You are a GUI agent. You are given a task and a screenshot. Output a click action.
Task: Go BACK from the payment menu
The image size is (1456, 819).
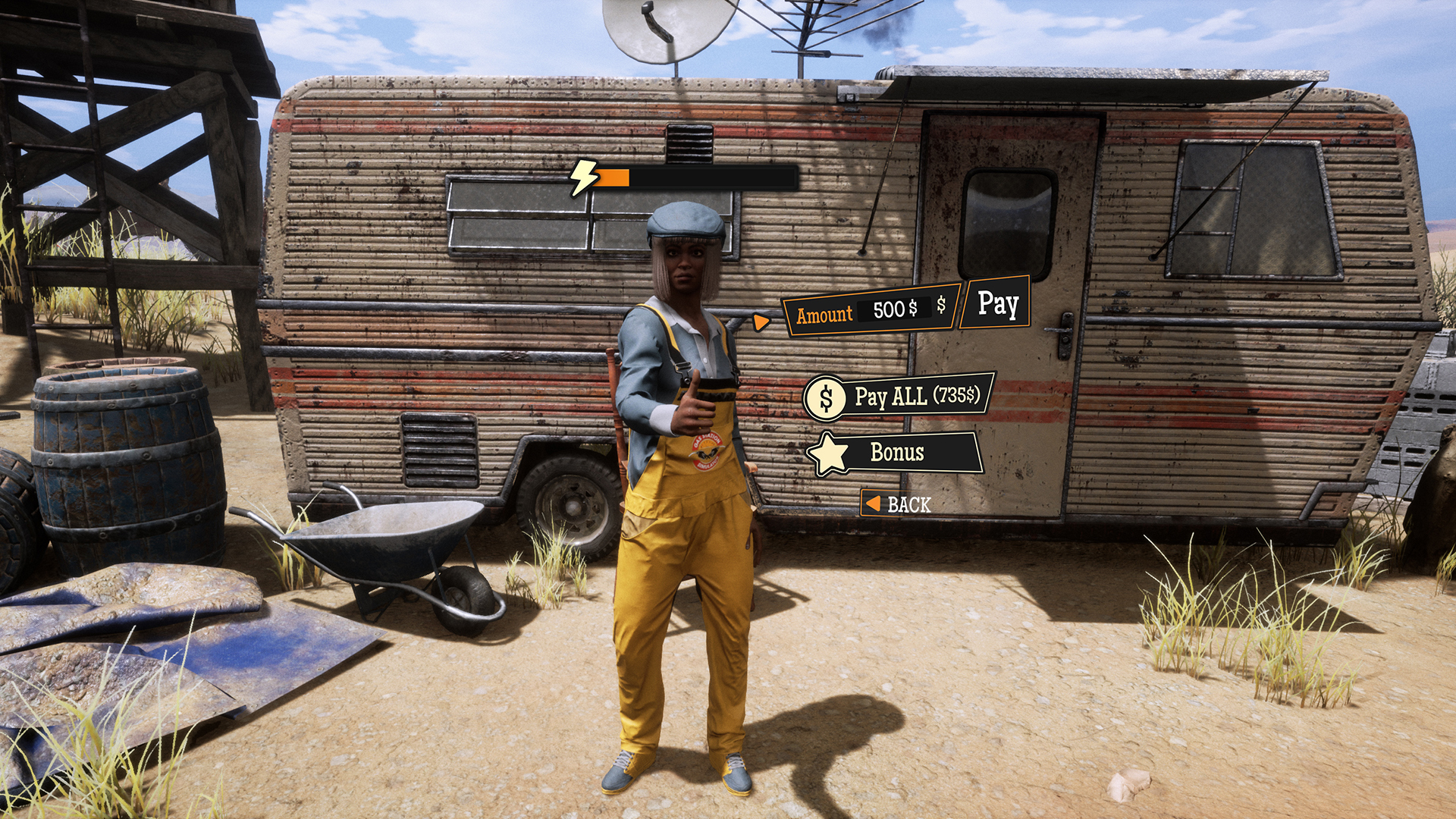pyautogui.click(x=898, y=504)
